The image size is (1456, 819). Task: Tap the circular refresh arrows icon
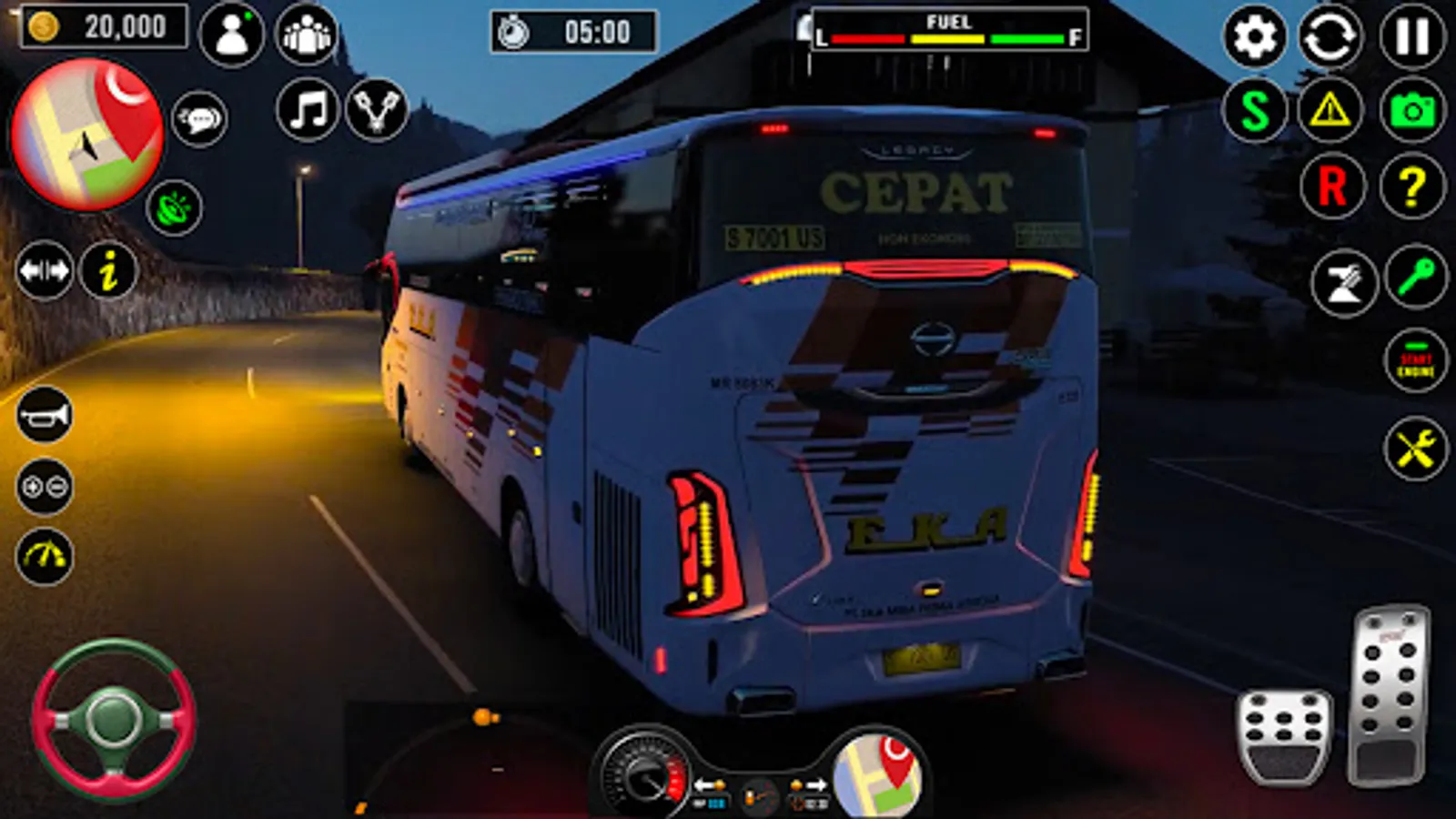[x=1330, y=36]
